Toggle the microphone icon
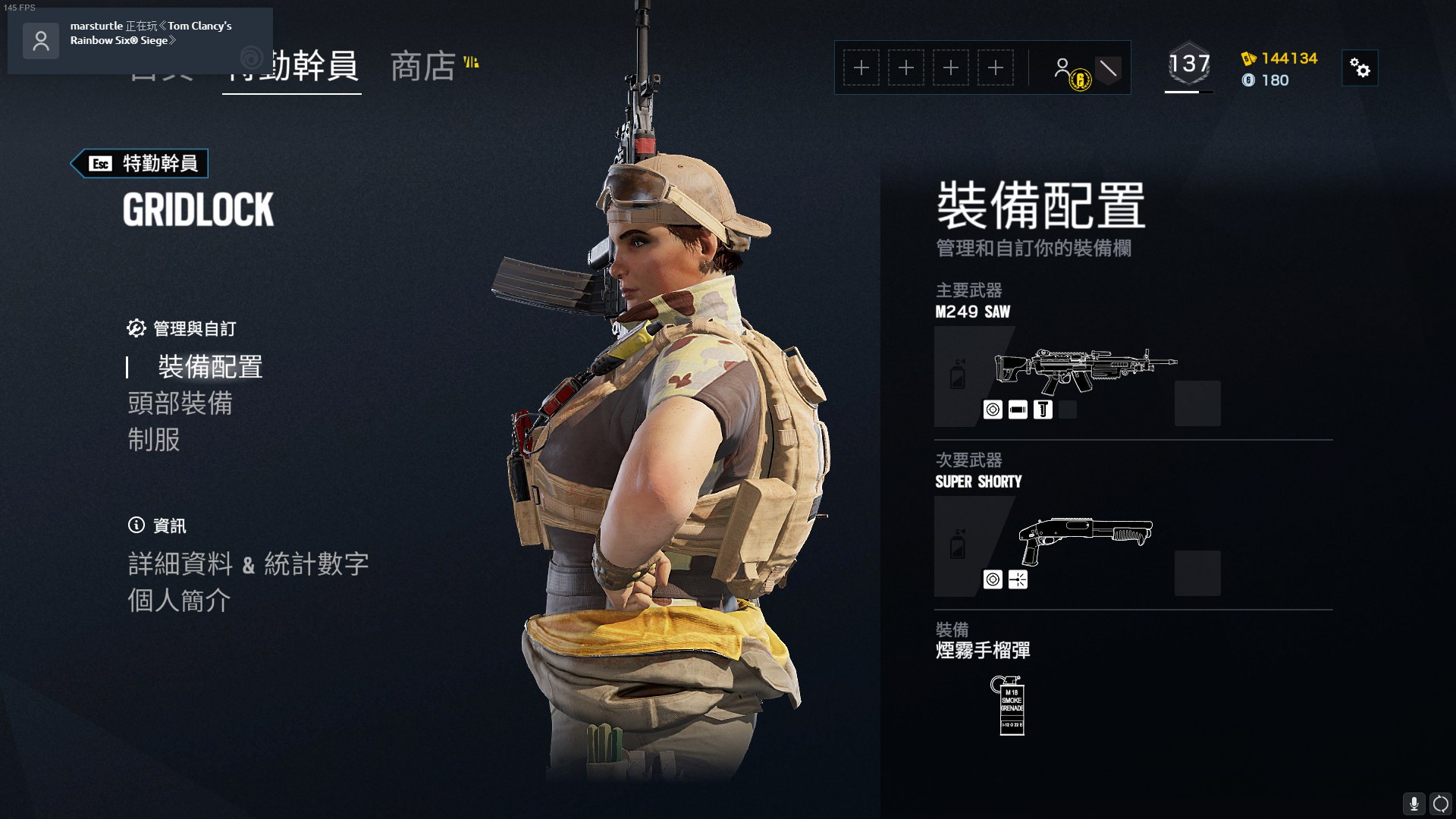This screenshot has width=1456, height=819. click(x=1414, y=804)
